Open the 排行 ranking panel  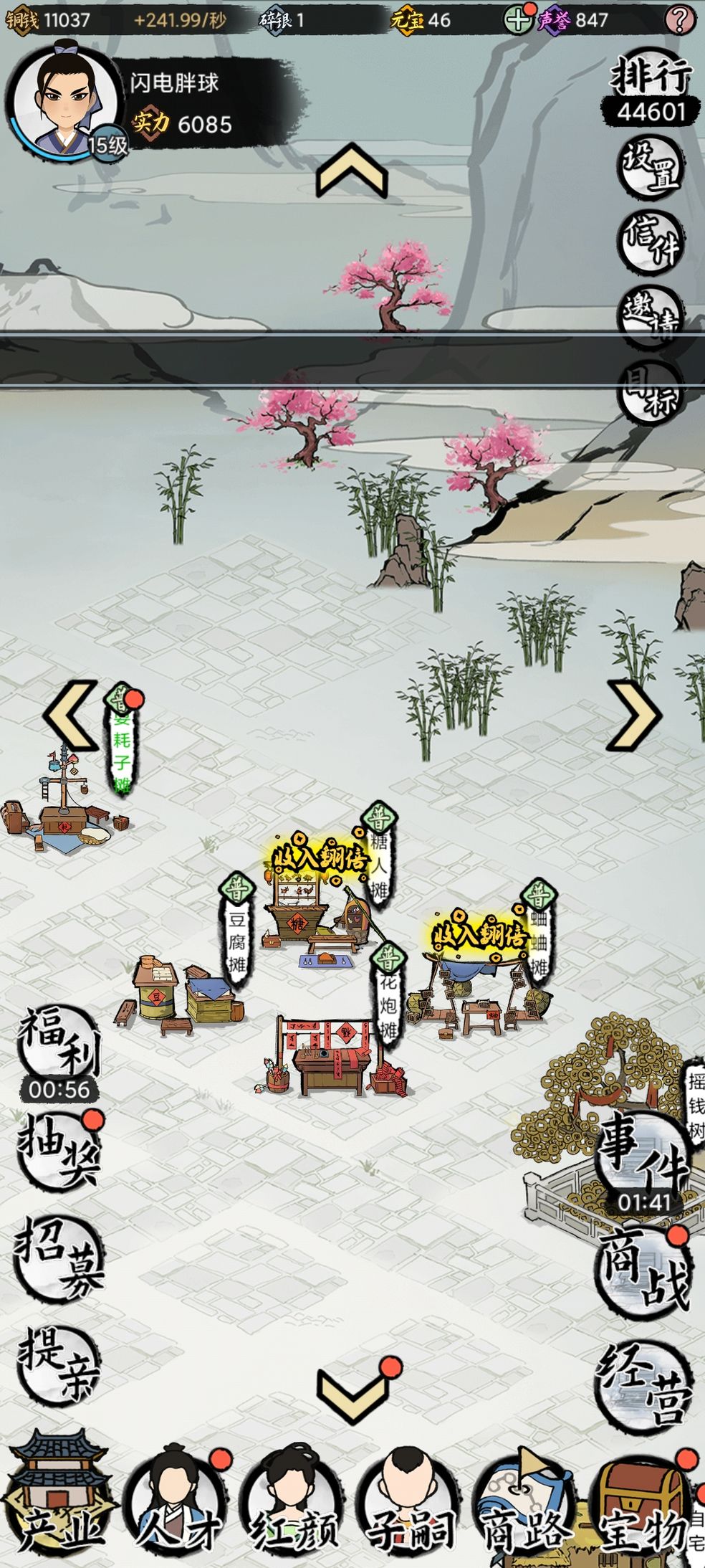(651, 90)
